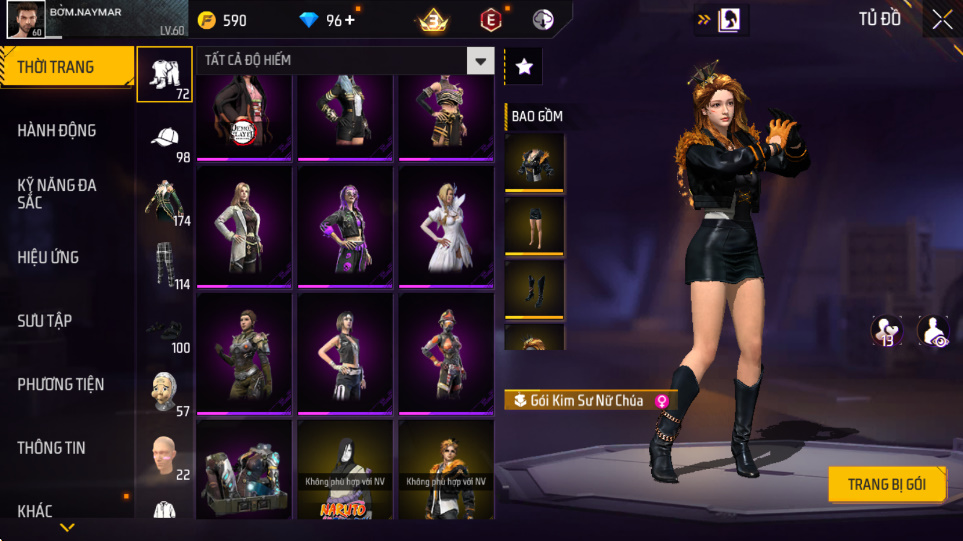This screenshot has width=963, height=541.
Task: Click the Trang Bị Gói equip button
Action: (x=886, y=485)
